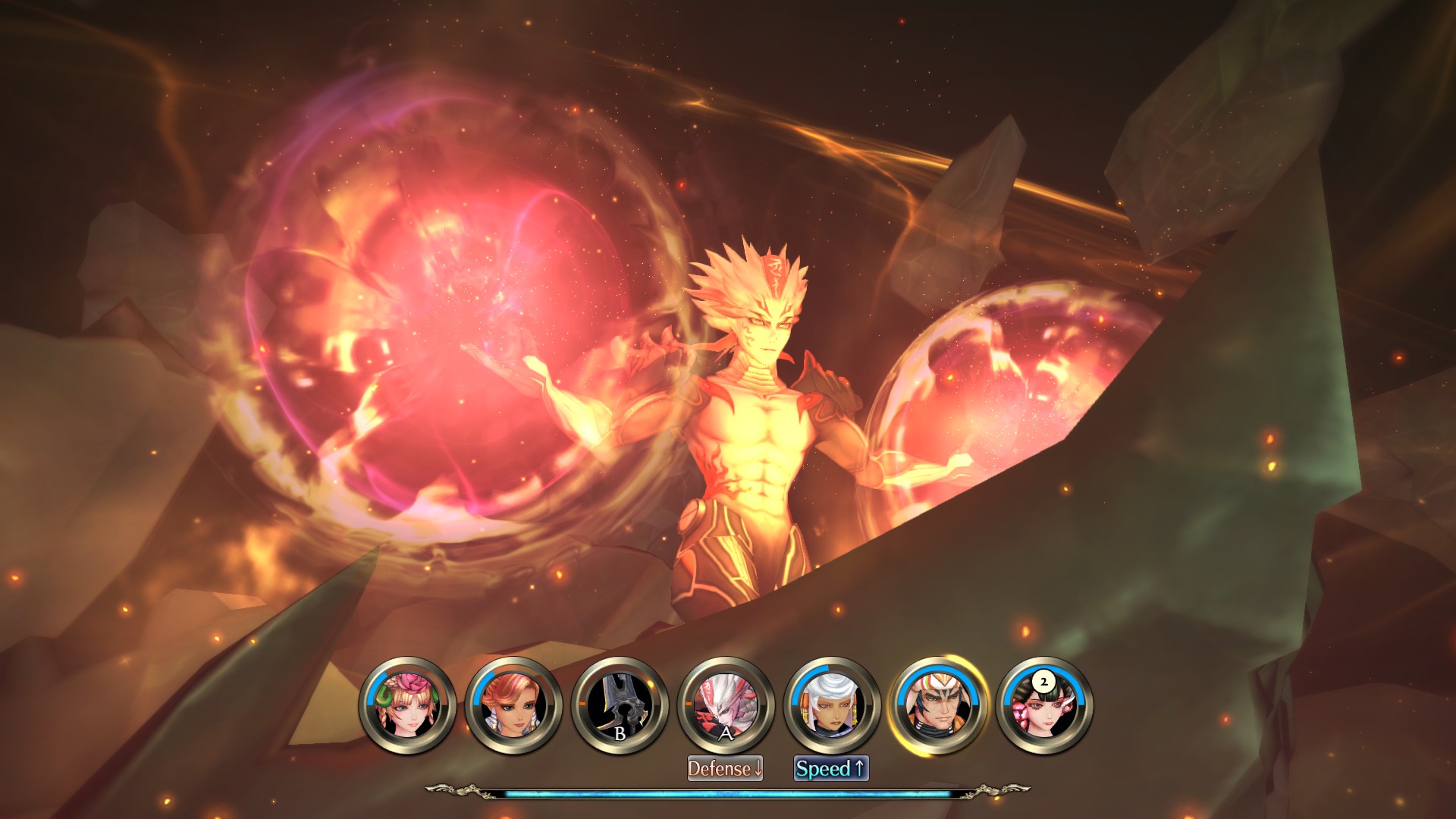Choose the gold-highlighted man's portrait
The height and width of the screenshot is (819, 1456).
click(938, 705)
